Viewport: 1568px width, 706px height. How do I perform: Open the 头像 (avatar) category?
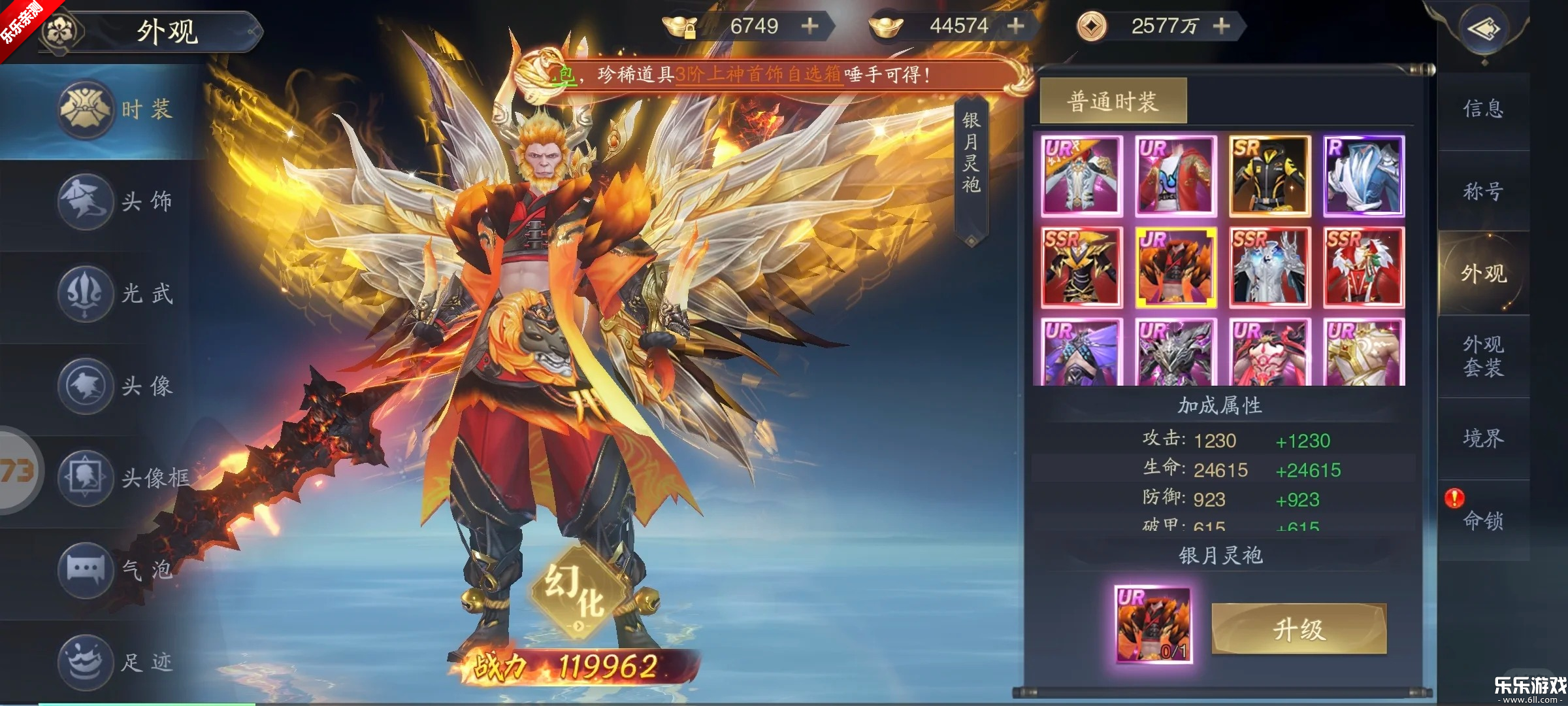coord(85,386)
